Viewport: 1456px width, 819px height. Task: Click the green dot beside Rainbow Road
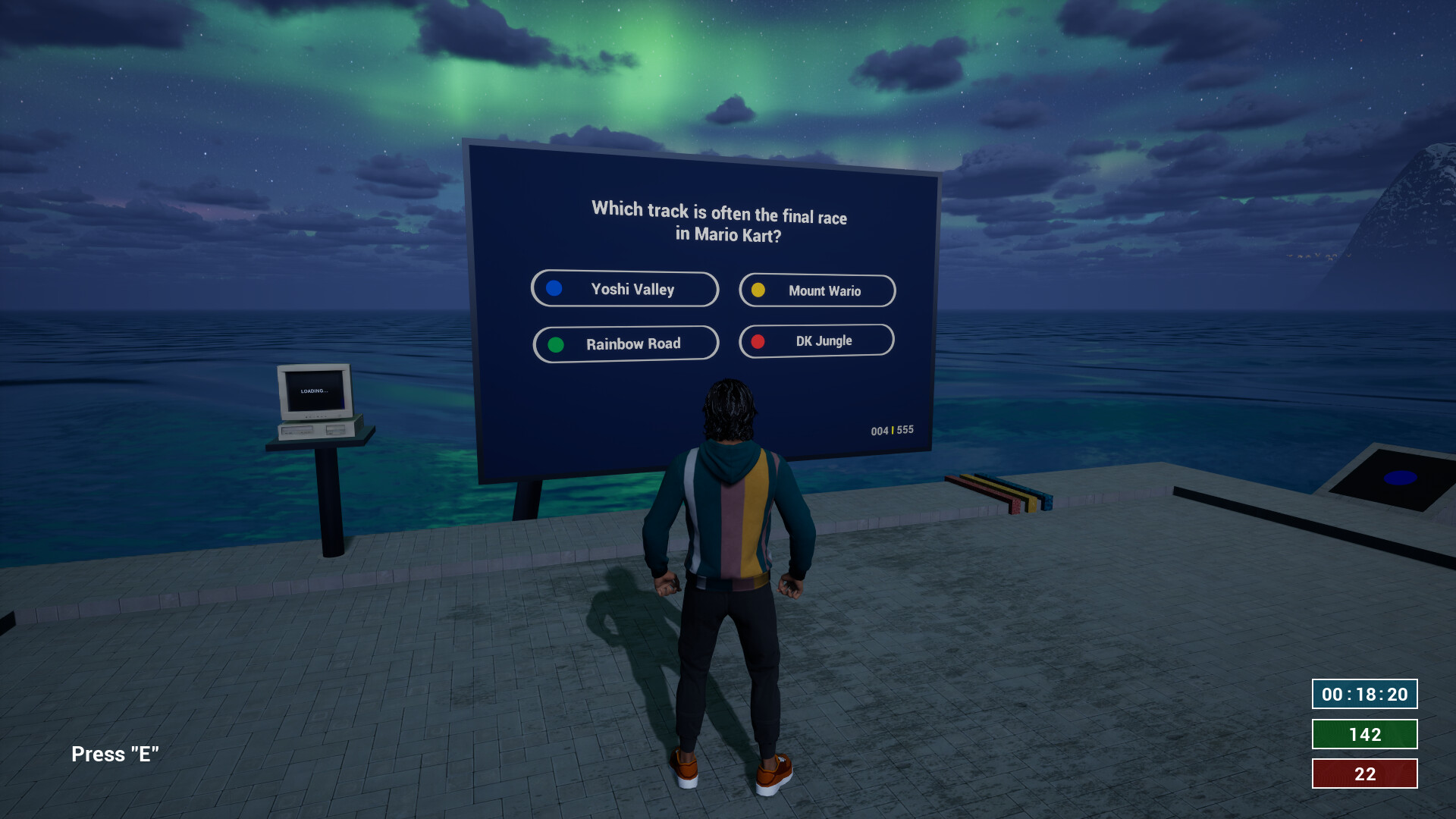pos(554,344)
